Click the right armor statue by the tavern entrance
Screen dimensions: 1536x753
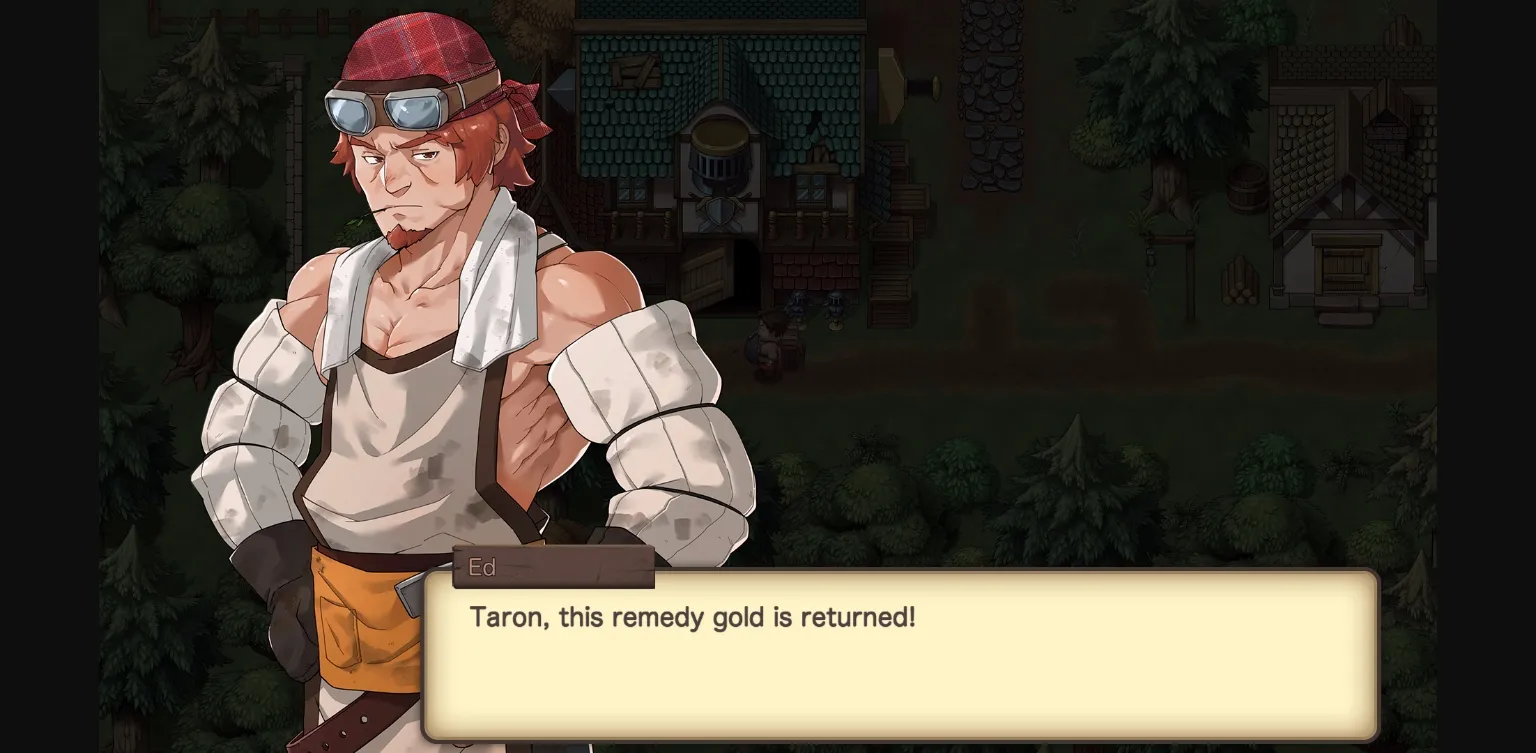(x=834, y=308)
